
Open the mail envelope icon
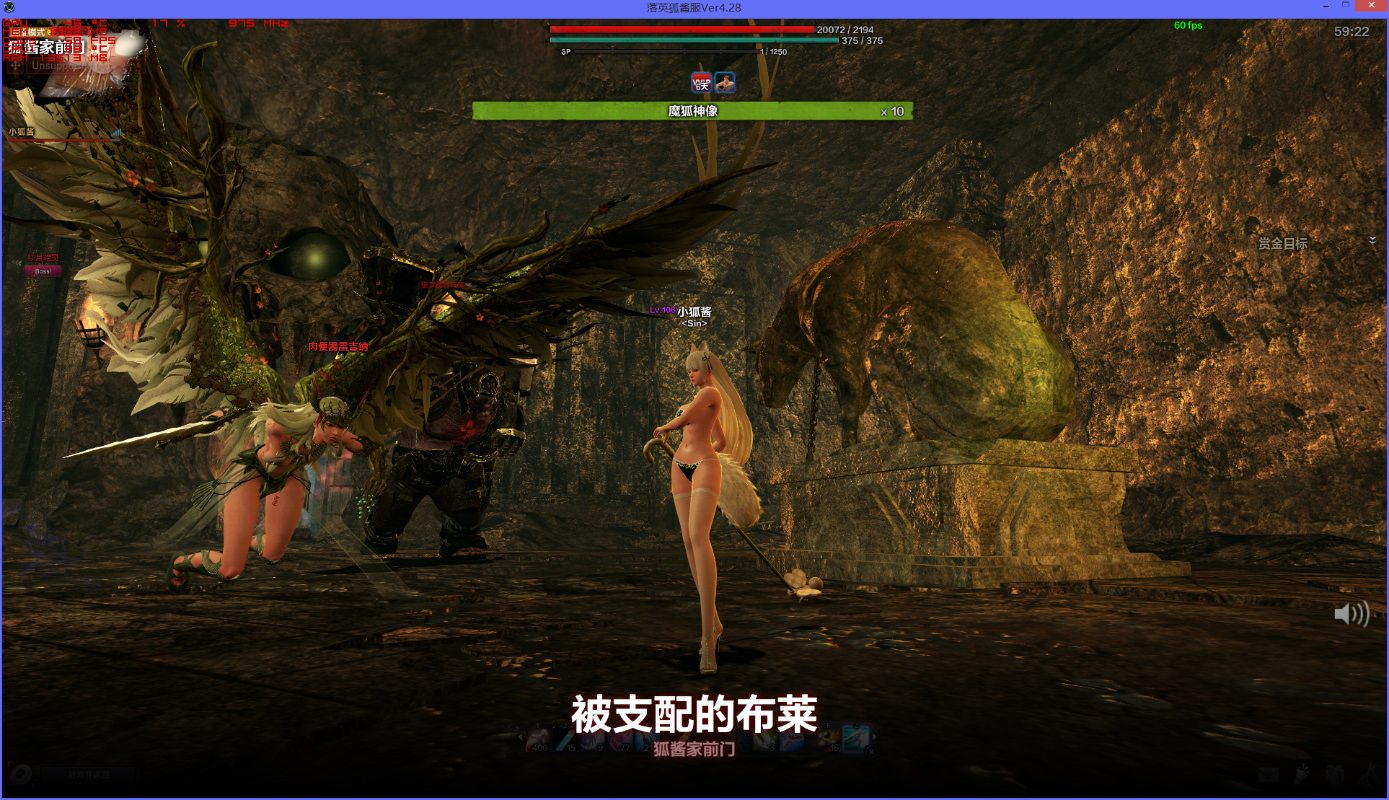[1268, 774]
